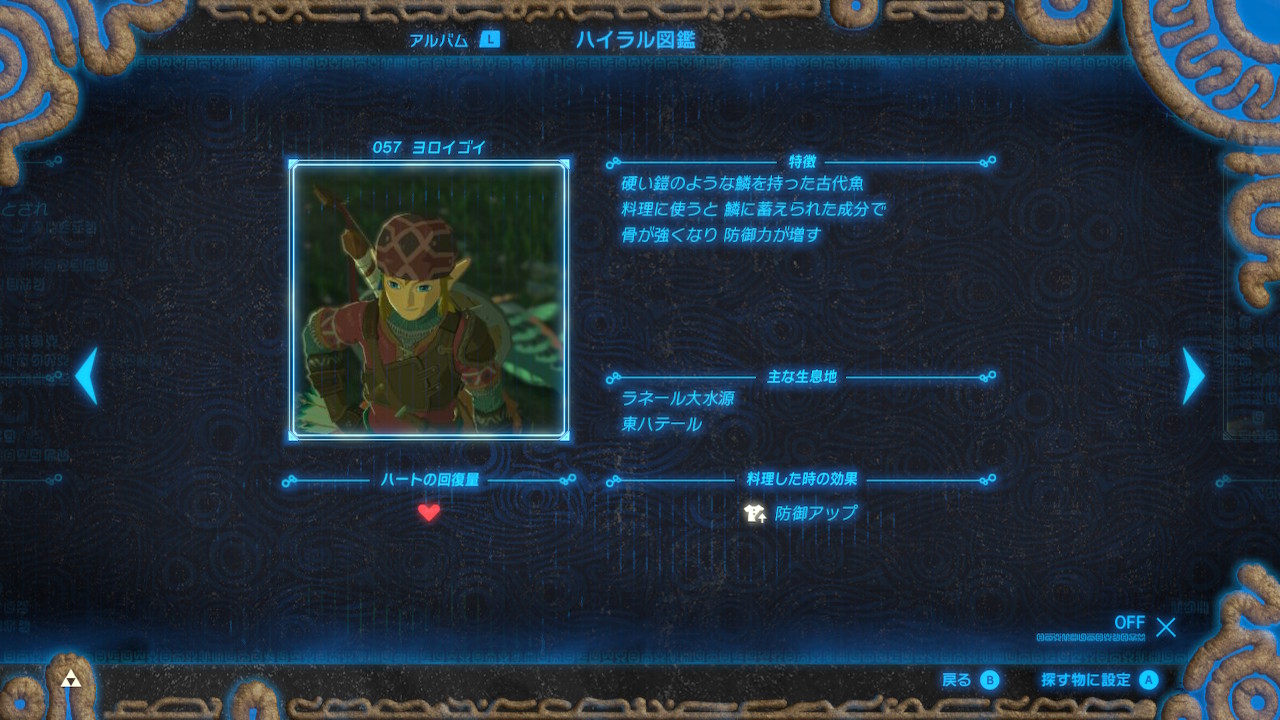Expand the 主な生息地 section header
The image size is (1280, 720).
(x=802, y=376)
